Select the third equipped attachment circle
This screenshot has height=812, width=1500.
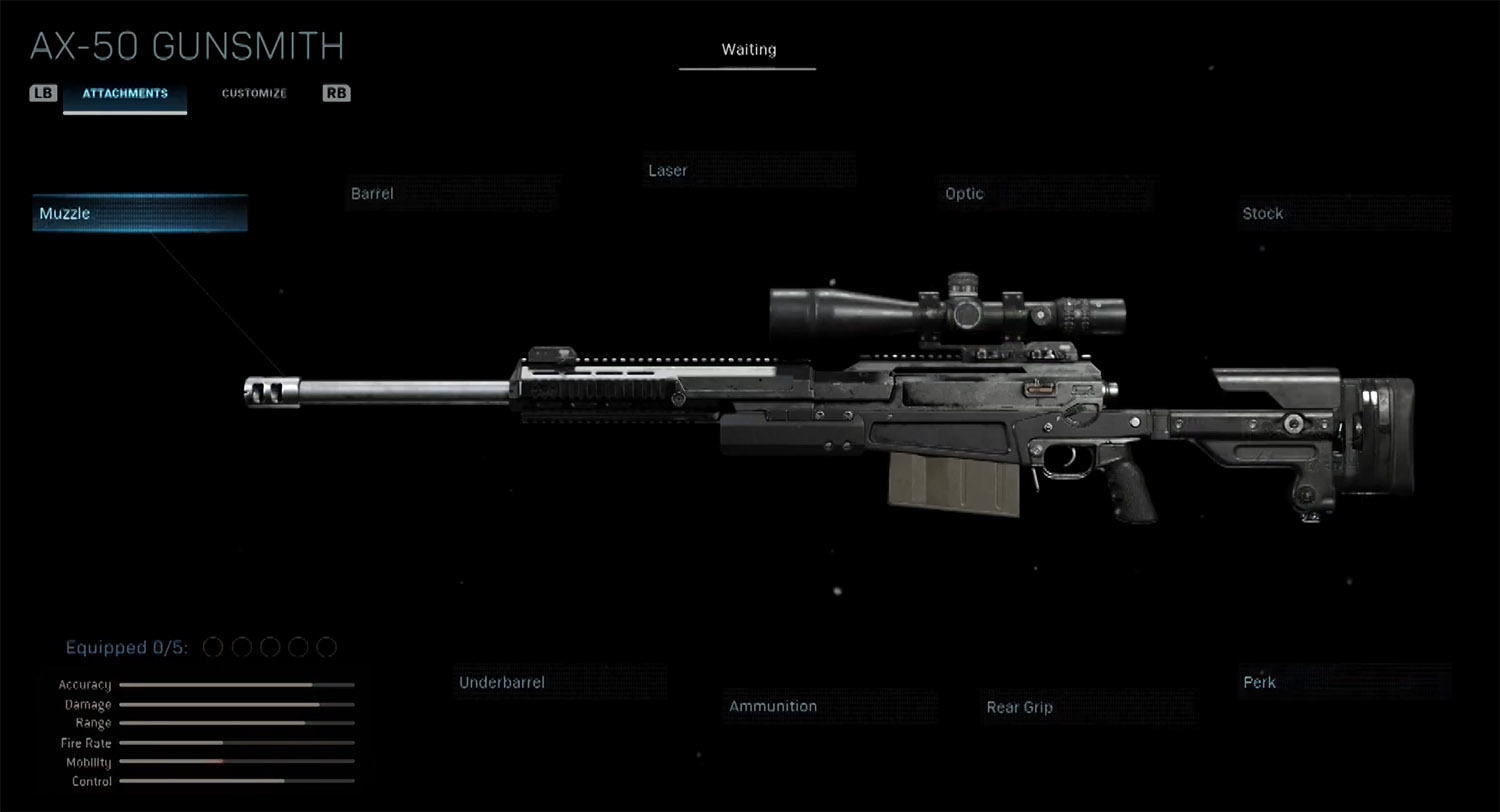268,647
